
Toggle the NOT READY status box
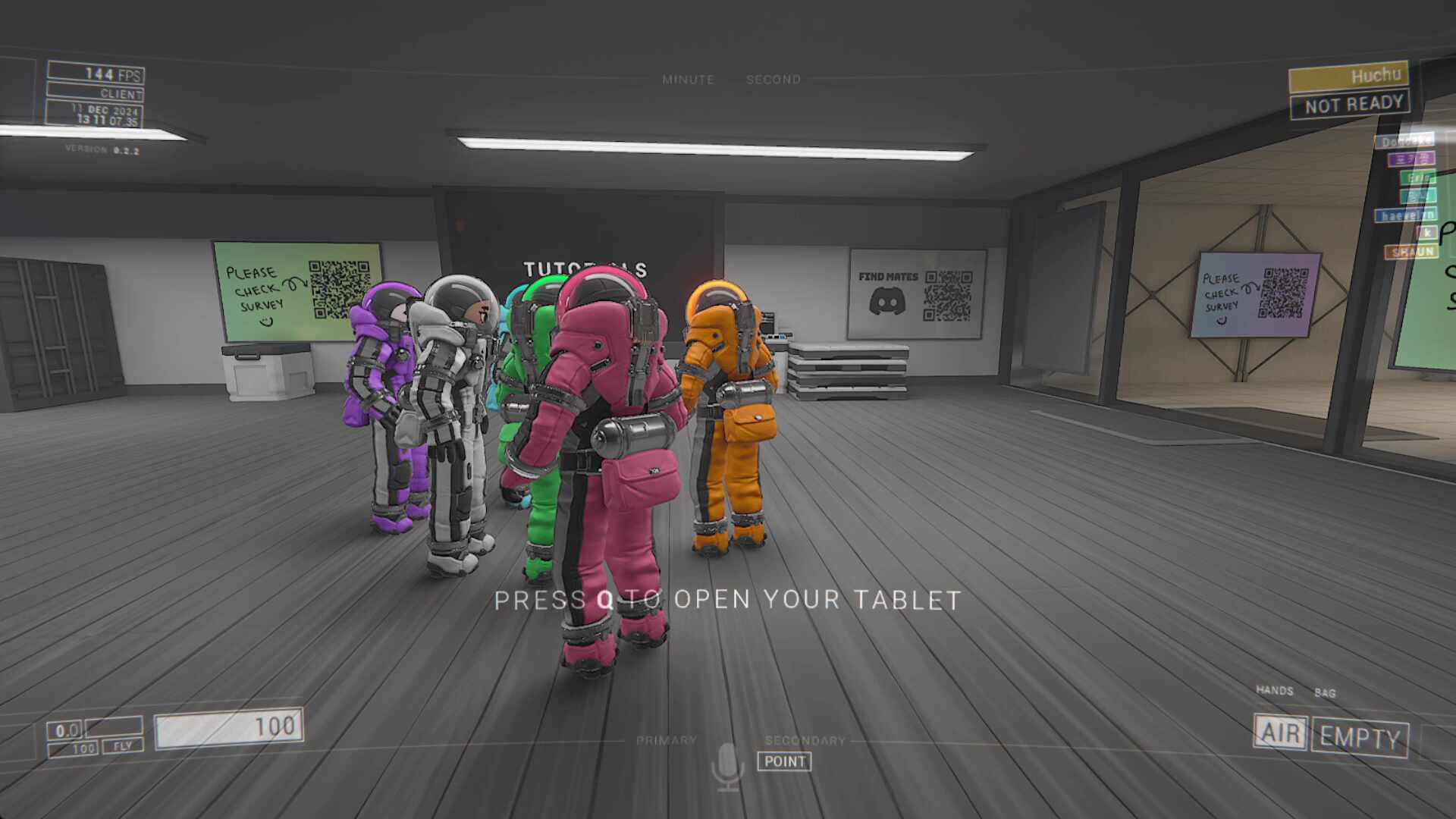pyautogui.click(x=1351, y=105)
